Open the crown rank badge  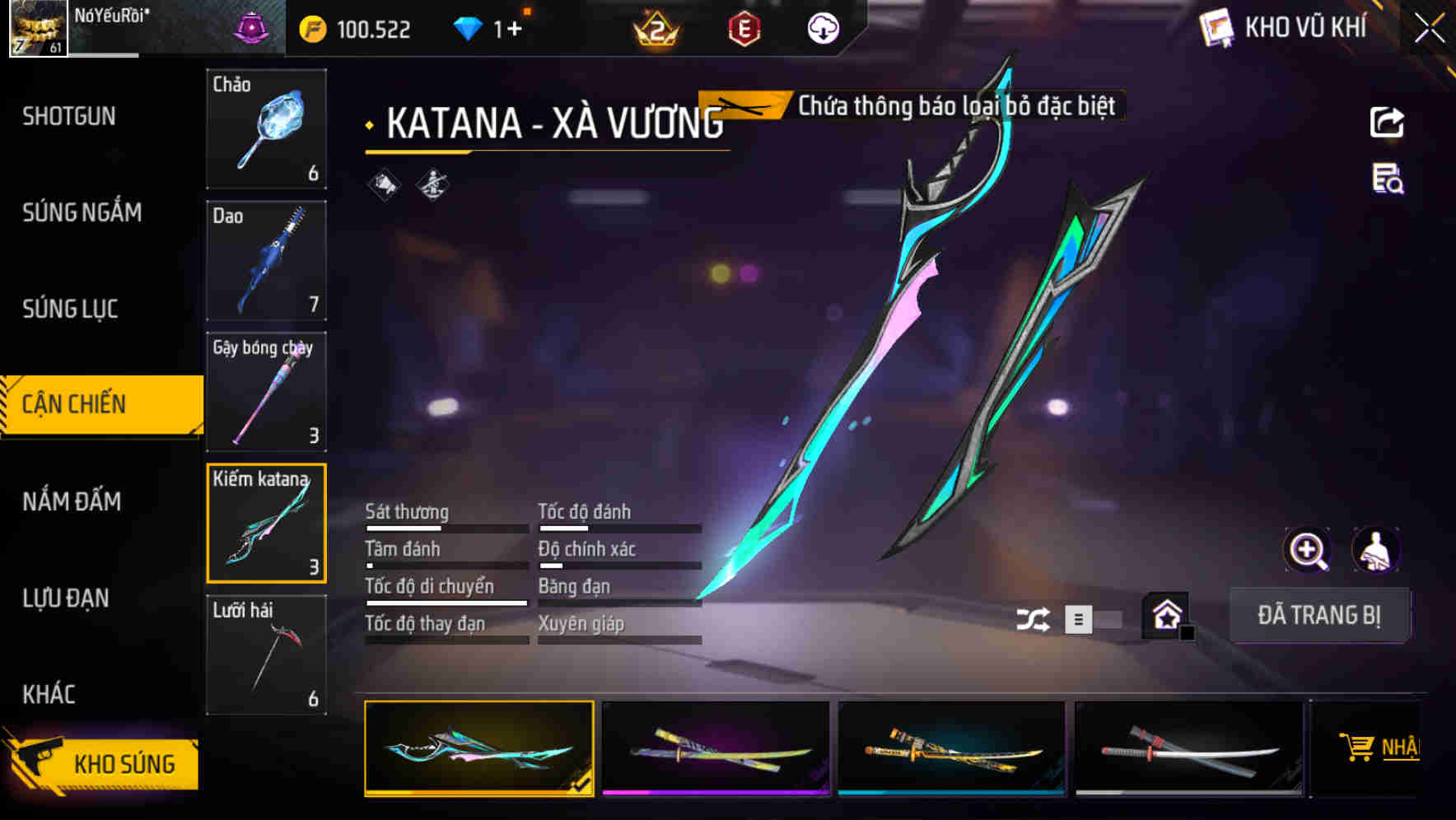coord(655,30)
